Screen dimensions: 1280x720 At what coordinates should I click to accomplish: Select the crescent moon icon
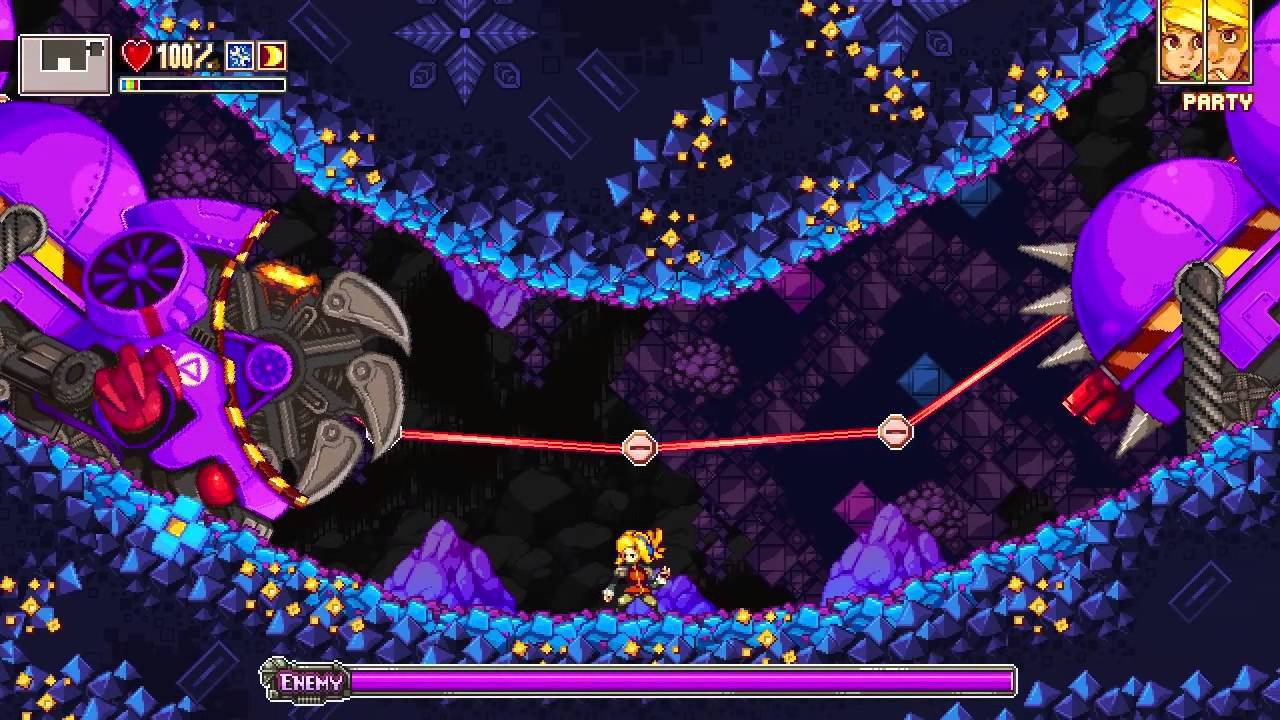coord(271,56)
